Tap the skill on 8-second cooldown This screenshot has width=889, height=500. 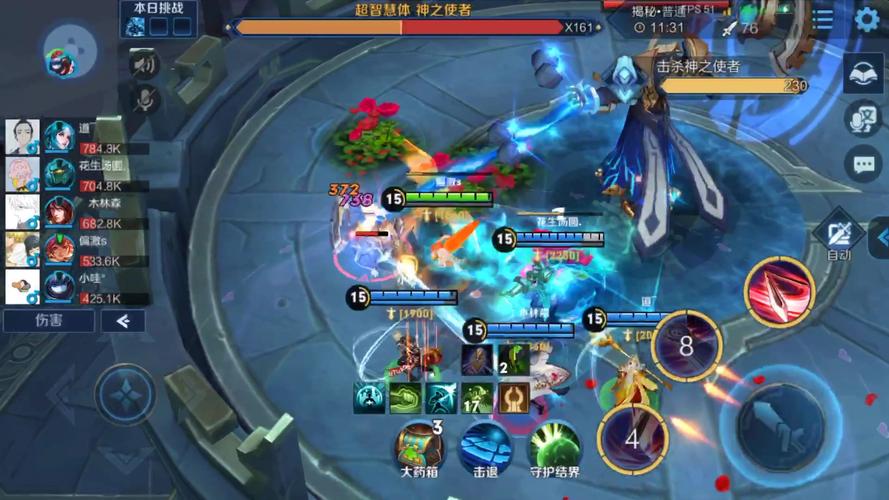click(x=686, y=346)
